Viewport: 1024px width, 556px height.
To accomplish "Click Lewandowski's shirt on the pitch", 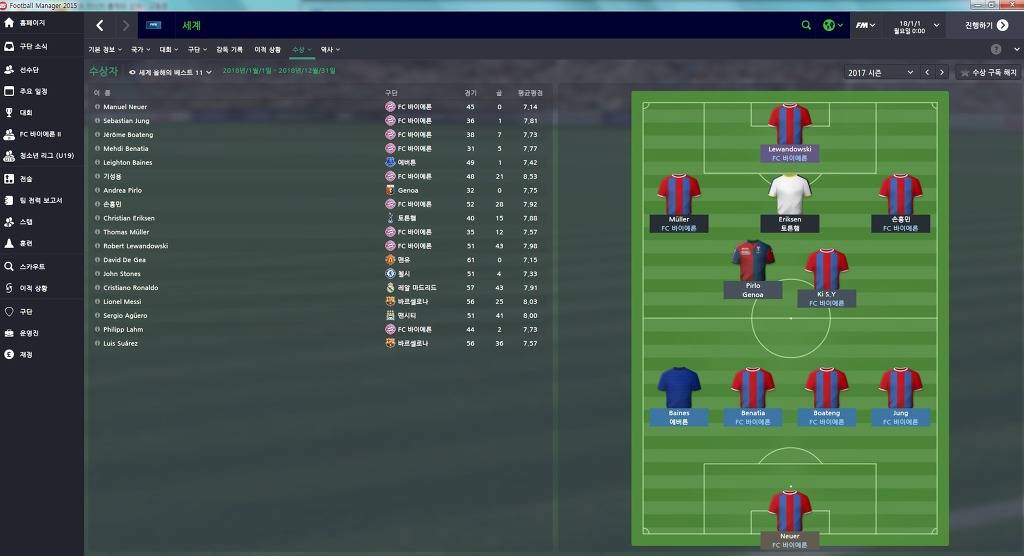I will [x=789, y=125].
